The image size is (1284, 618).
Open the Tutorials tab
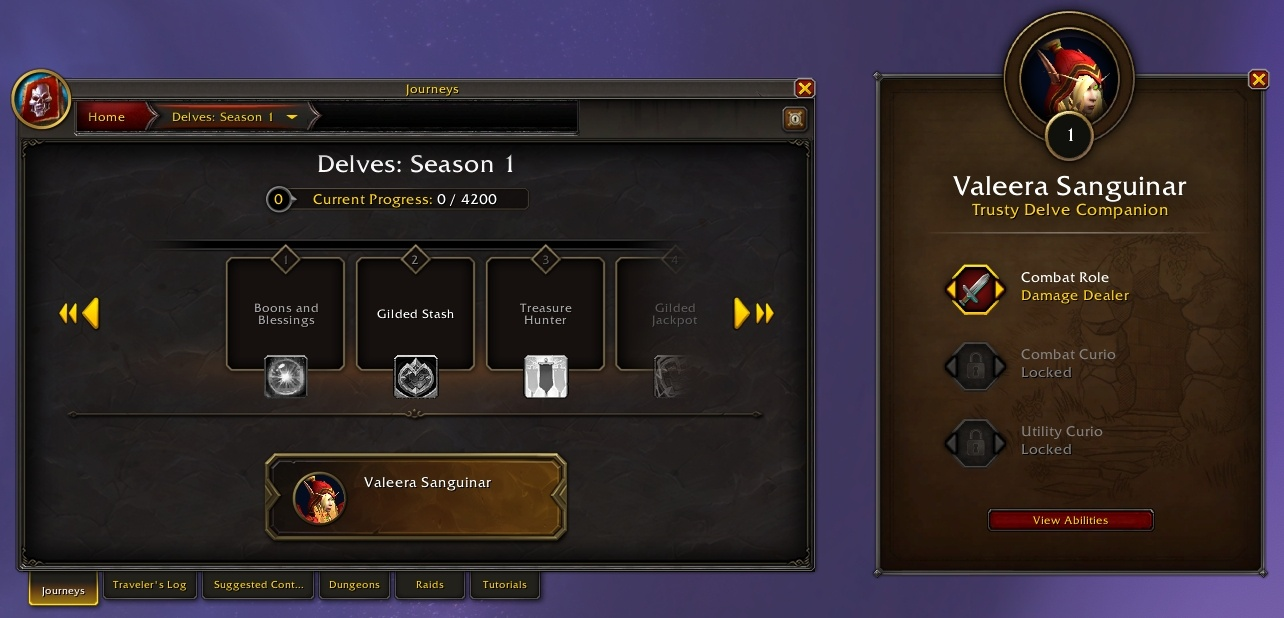click(504, 585)
